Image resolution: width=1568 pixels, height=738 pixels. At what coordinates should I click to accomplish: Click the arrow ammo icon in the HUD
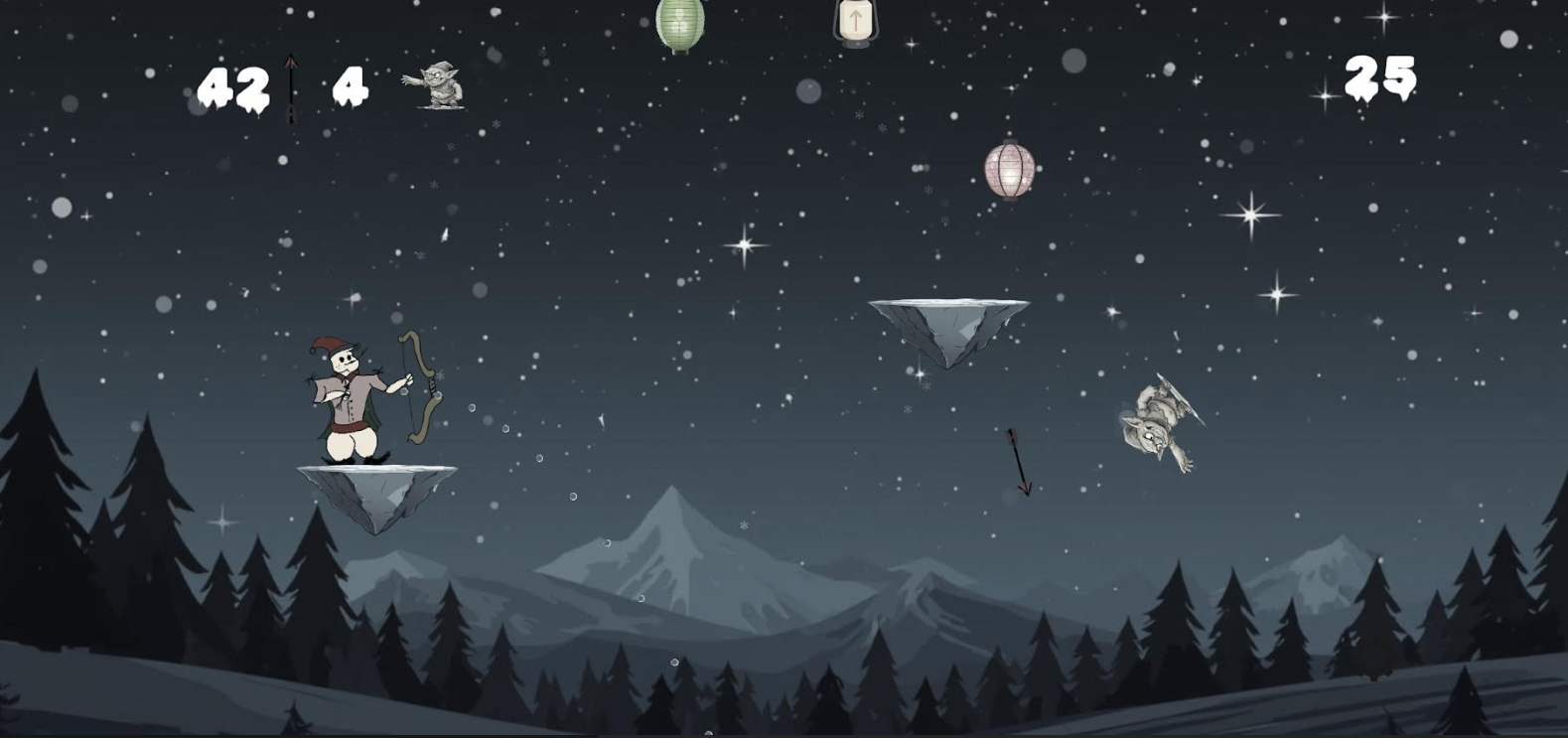(291, 87)
